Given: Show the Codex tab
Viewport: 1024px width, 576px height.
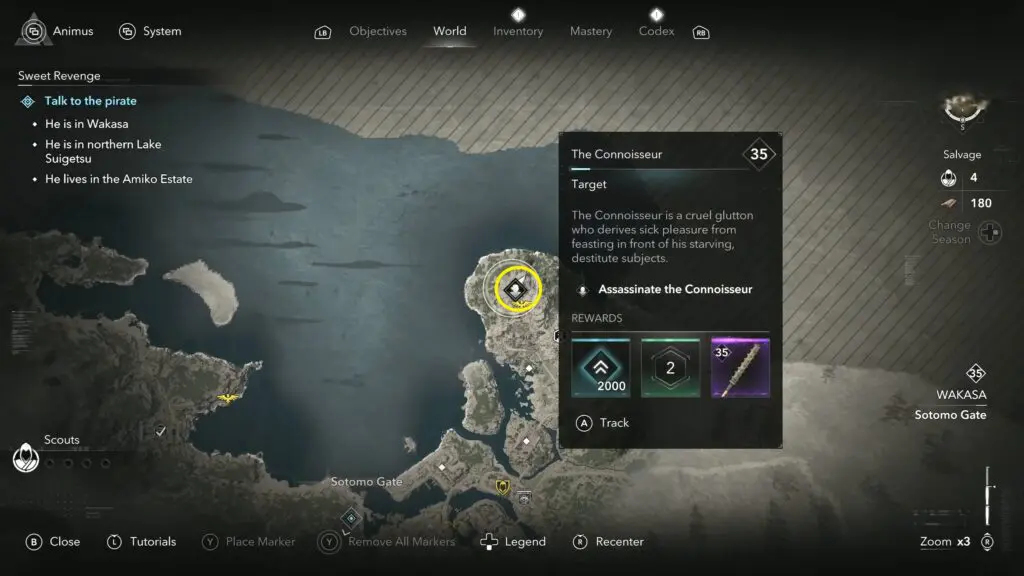Looking at the screenshot, I should click(x=656, y=31).
